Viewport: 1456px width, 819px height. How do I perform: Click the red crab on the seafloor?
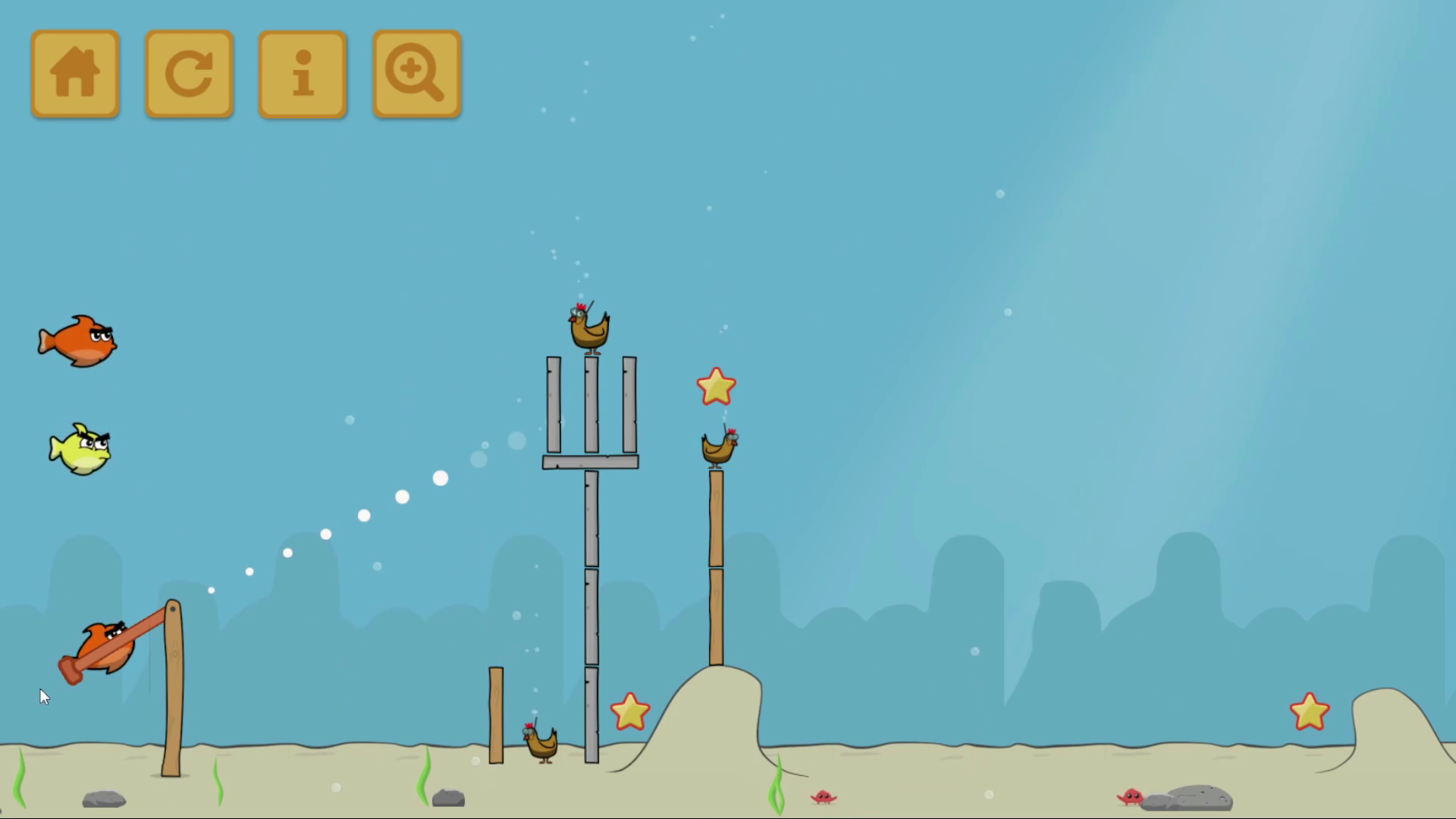823,797
